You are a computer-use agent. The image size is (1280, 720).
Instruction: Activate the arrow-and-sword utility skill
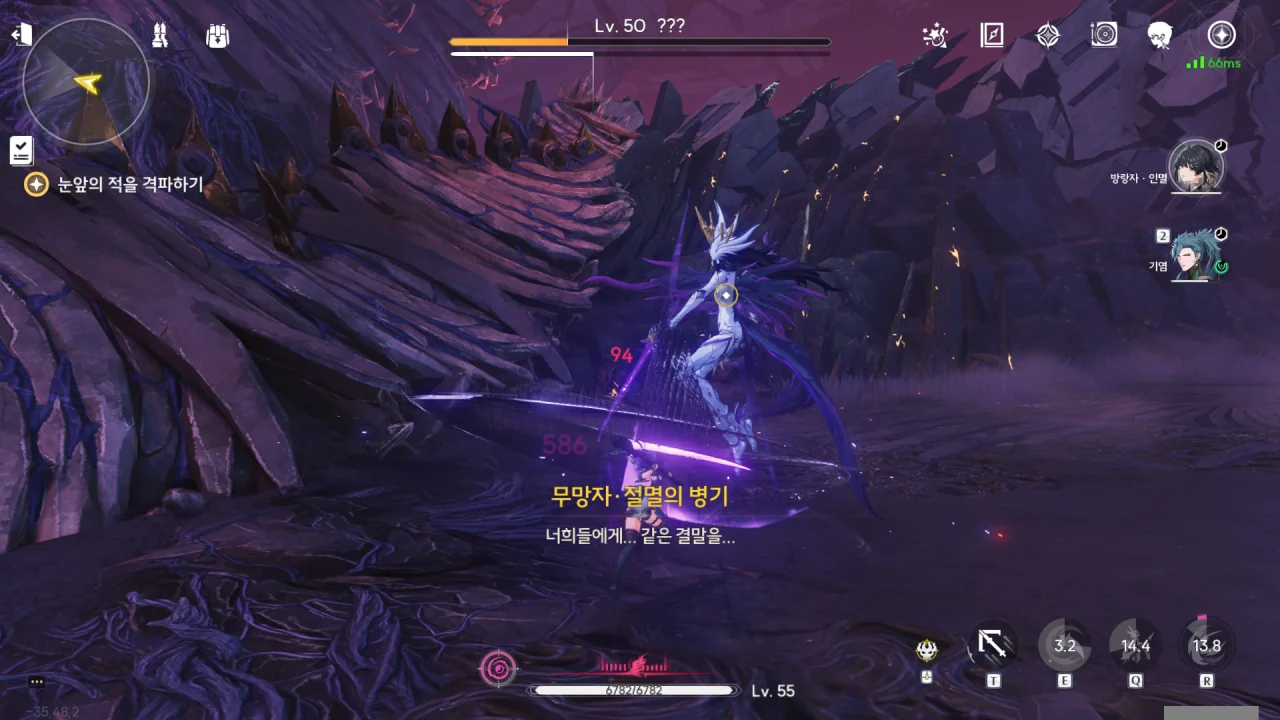[x=993, y=646]
